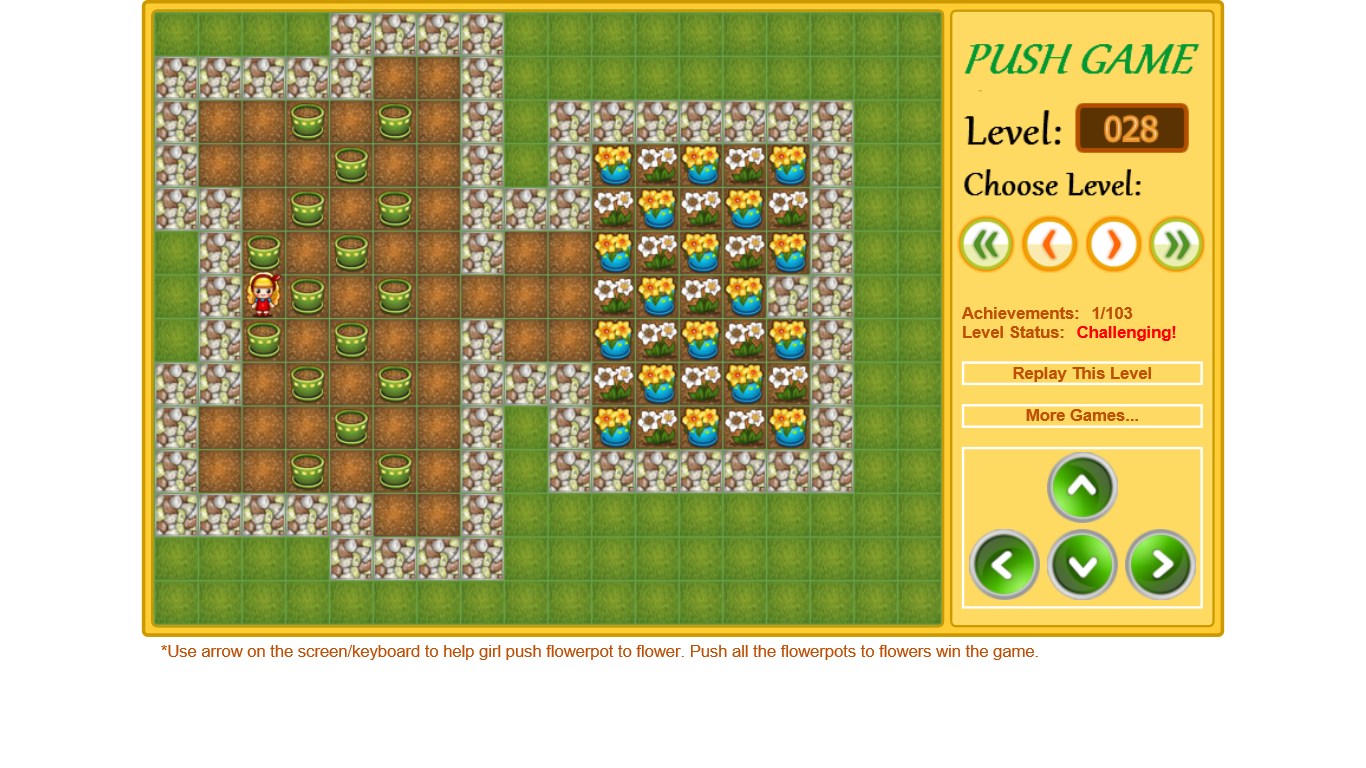The image size is (1366, 768).
Task: Go to previous level with orange left chevron
Action: click(1049, 244)
